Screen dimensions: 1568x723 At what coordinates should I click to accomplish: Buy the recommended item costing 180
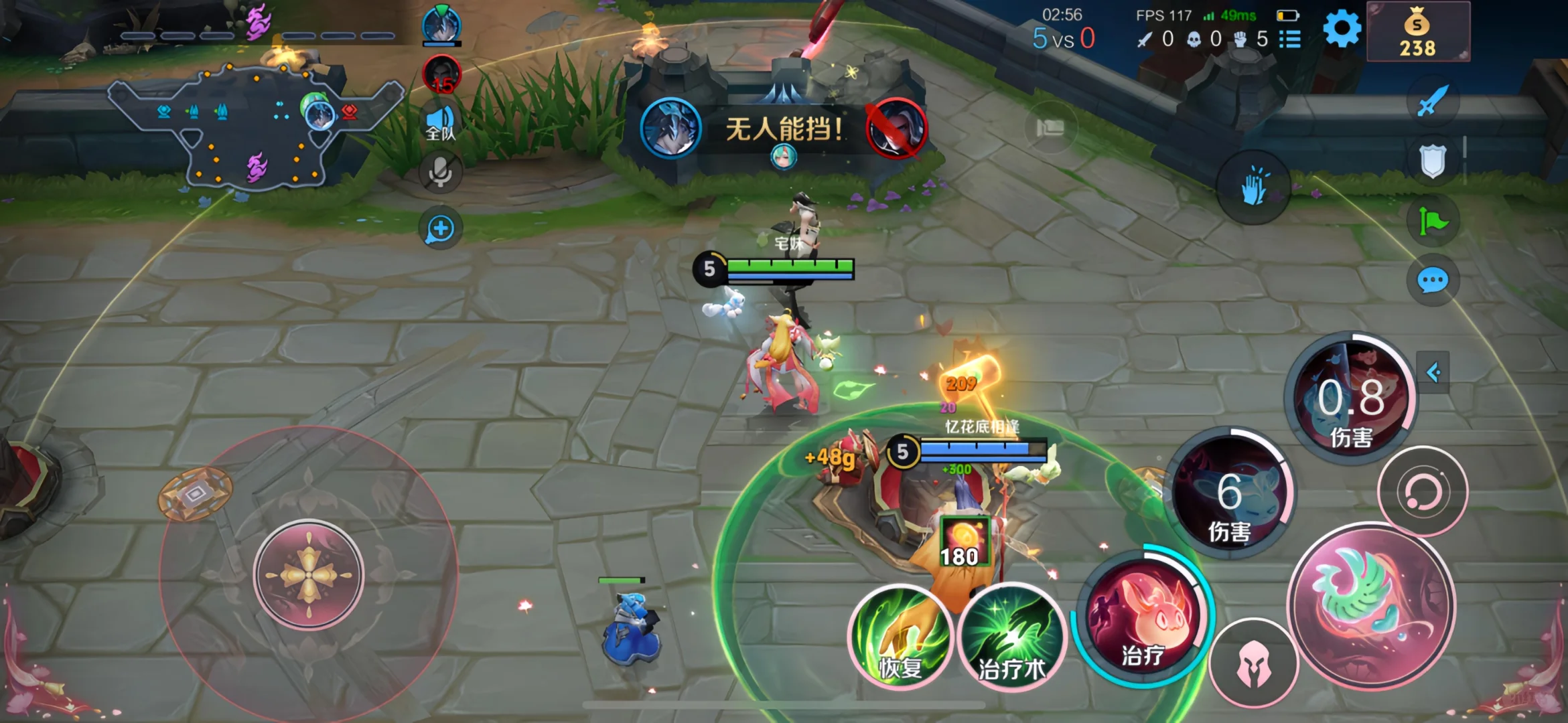(964, 542)
